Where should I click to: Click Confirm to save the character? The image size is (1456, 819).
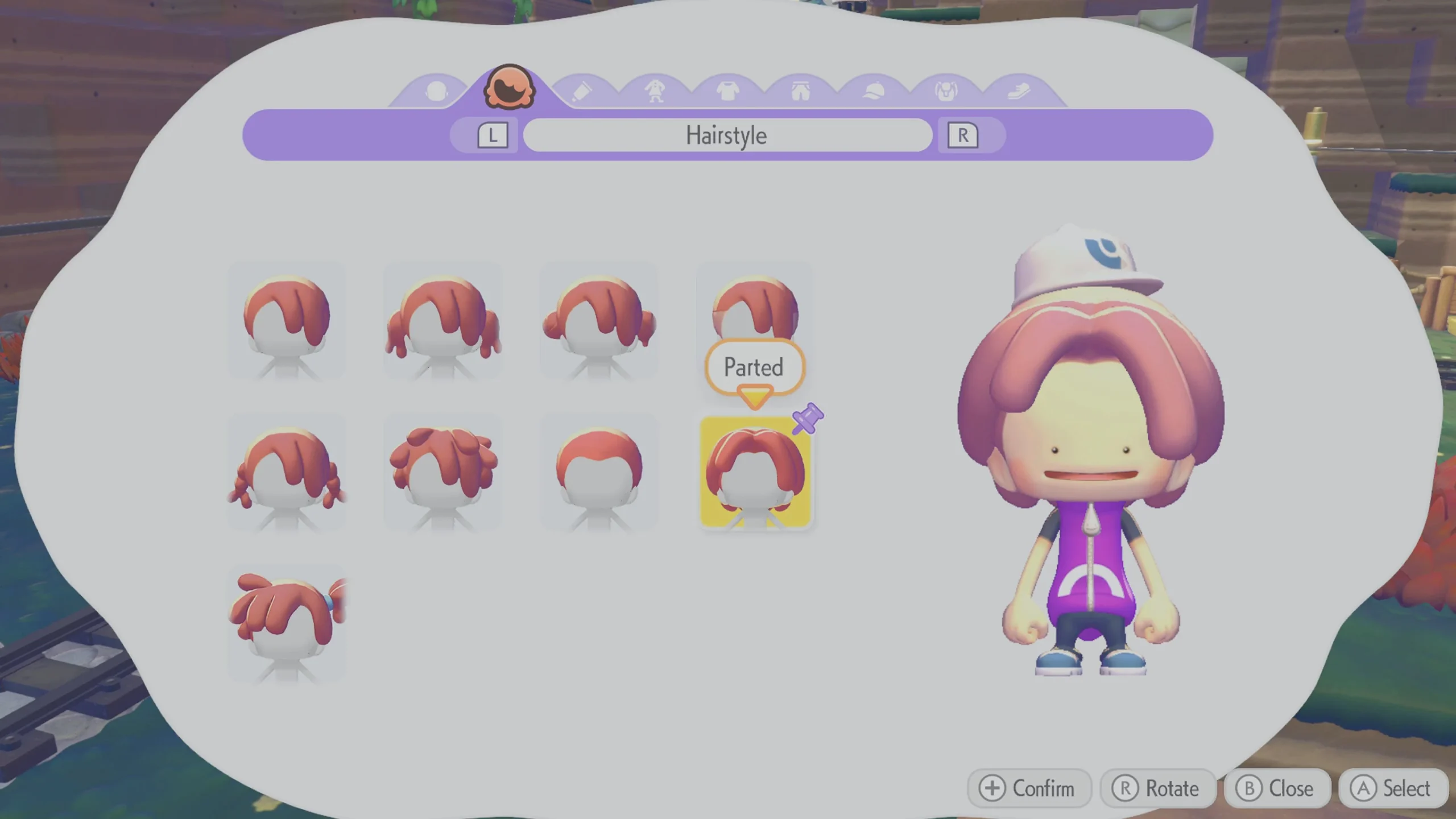click(x=1029, y=789)
